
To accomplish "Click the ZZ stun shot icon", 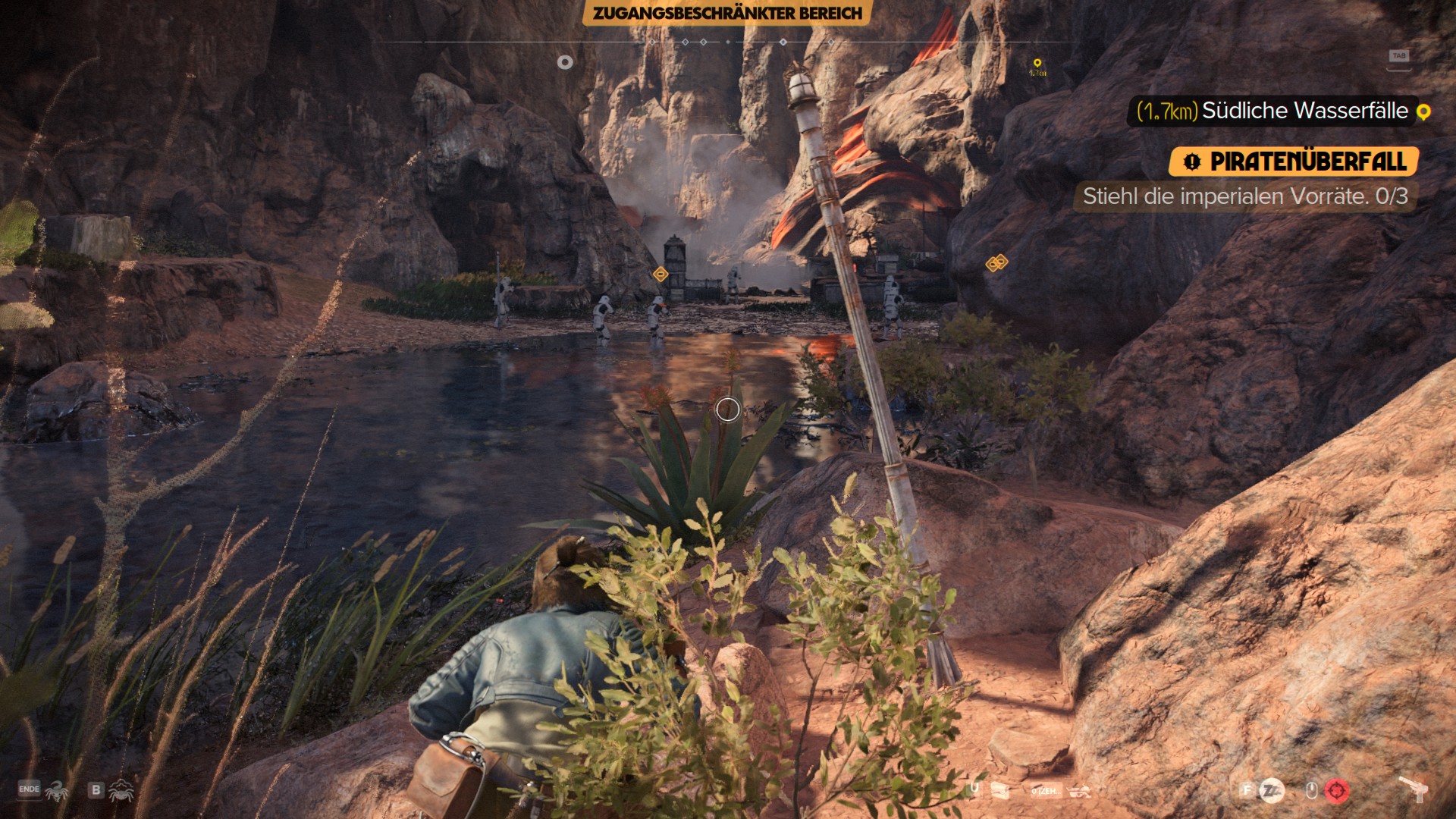I will pos(1272,791).
